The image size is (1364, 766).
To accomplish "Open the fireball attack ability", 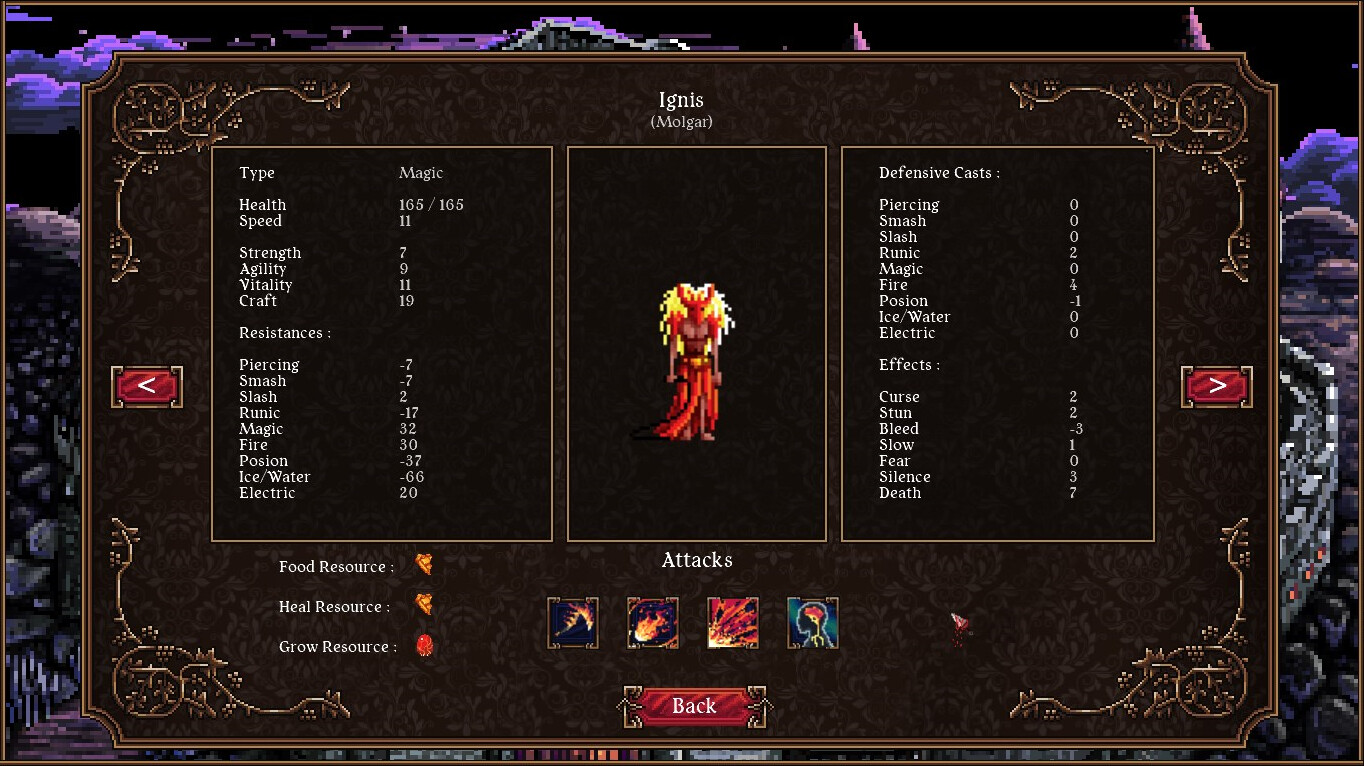I will (x=652, y=621).
